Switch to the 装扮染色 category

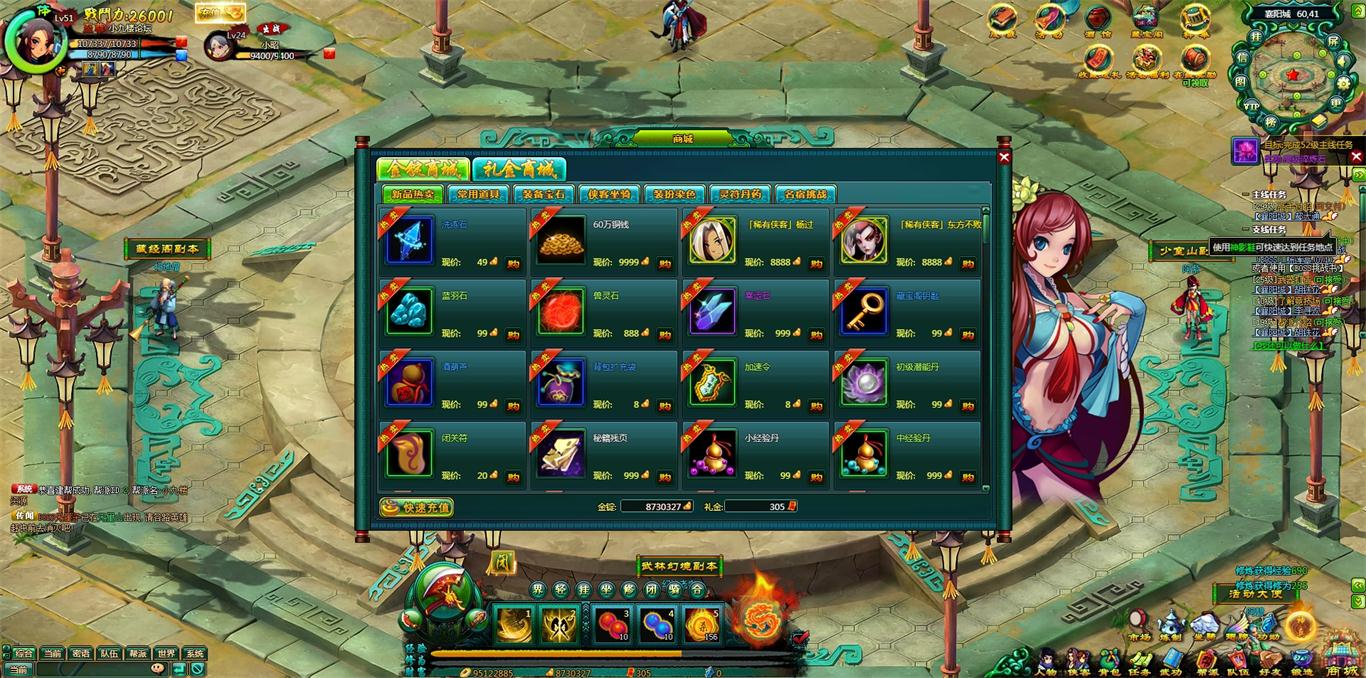pyautogui.click(x=673, y=194)
